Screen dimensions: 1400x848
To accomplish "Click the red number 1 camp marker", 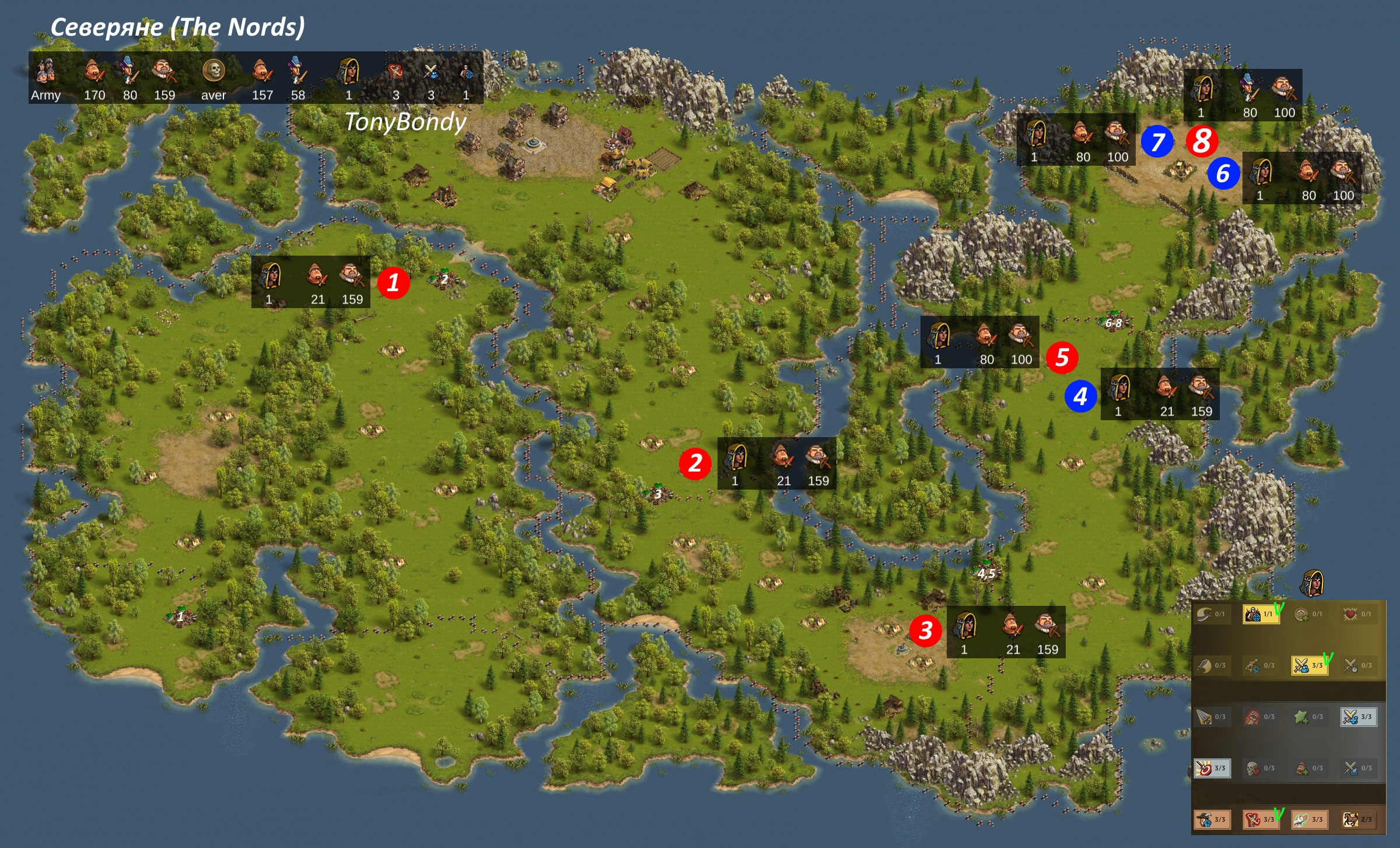I will 393,283.
